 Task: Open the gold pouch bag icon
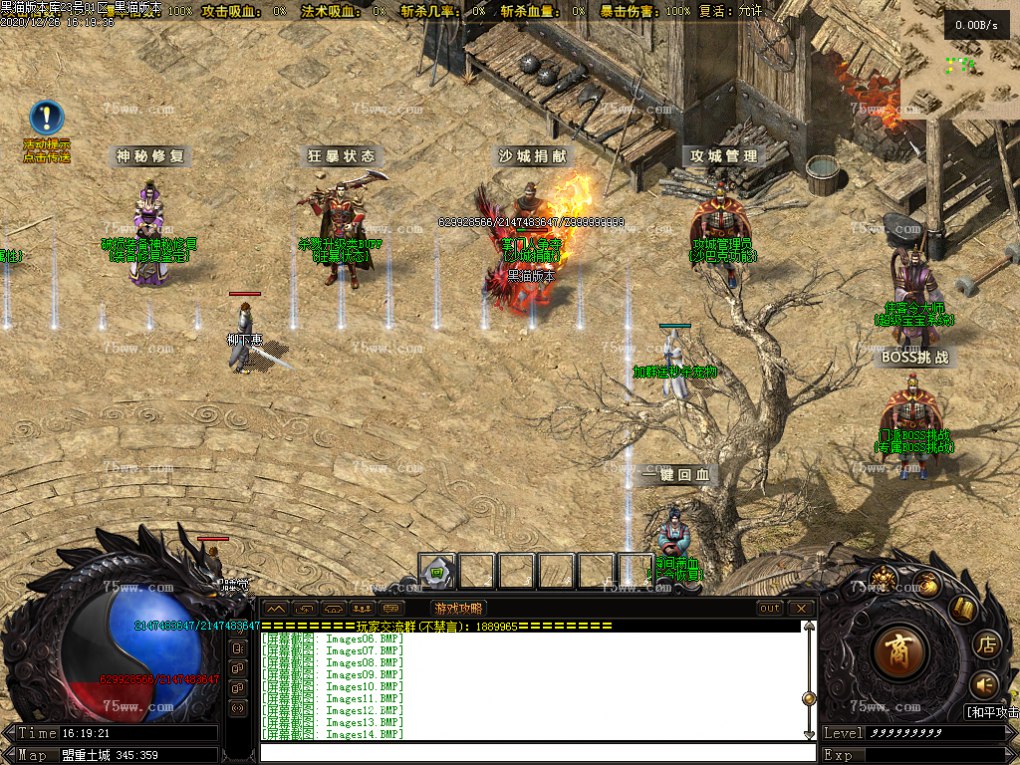click(x=928, y=585)
